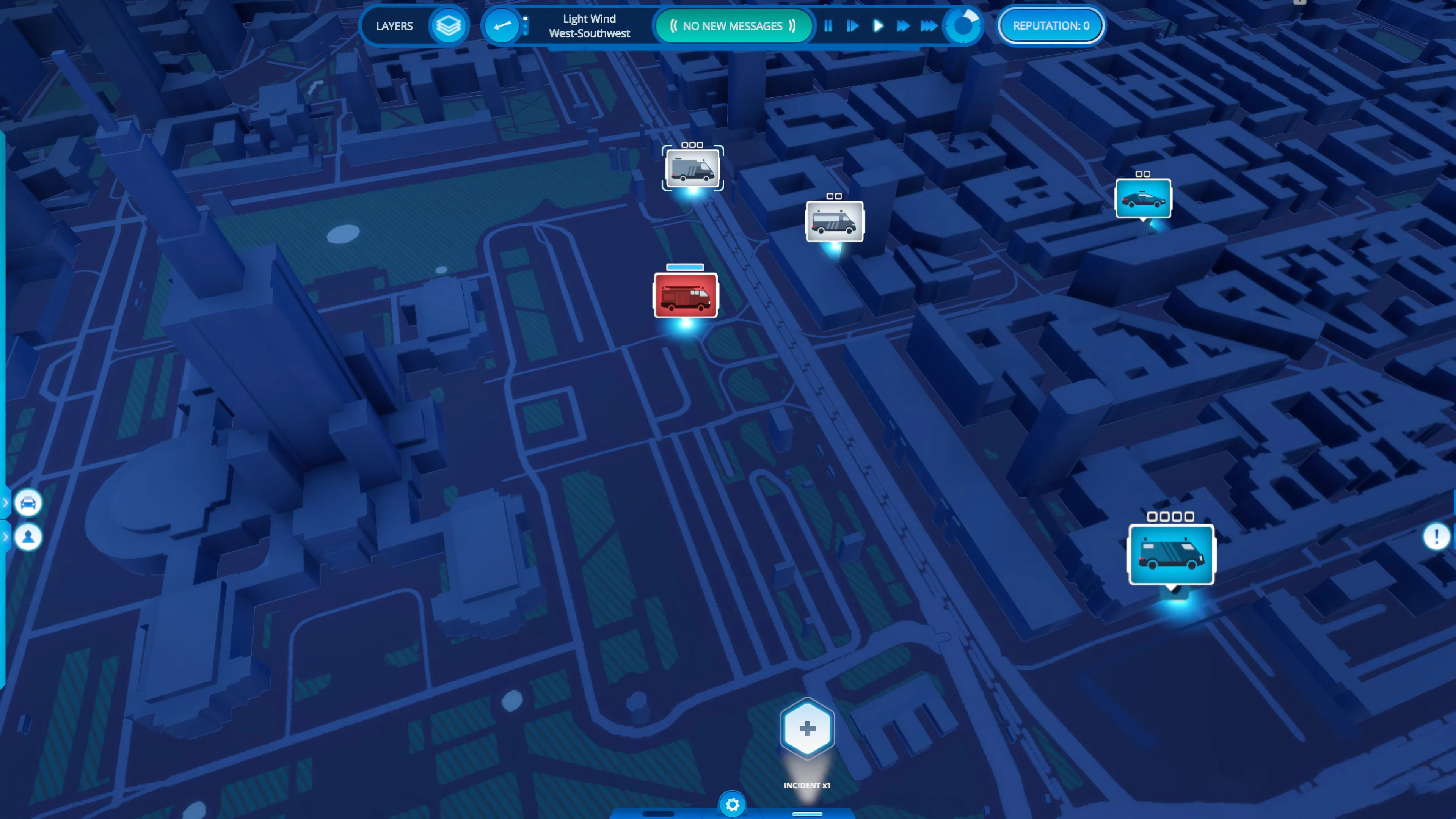Open settings via the gear icon at bottom
Viewport: 1456px width, 819px height.
733,804
